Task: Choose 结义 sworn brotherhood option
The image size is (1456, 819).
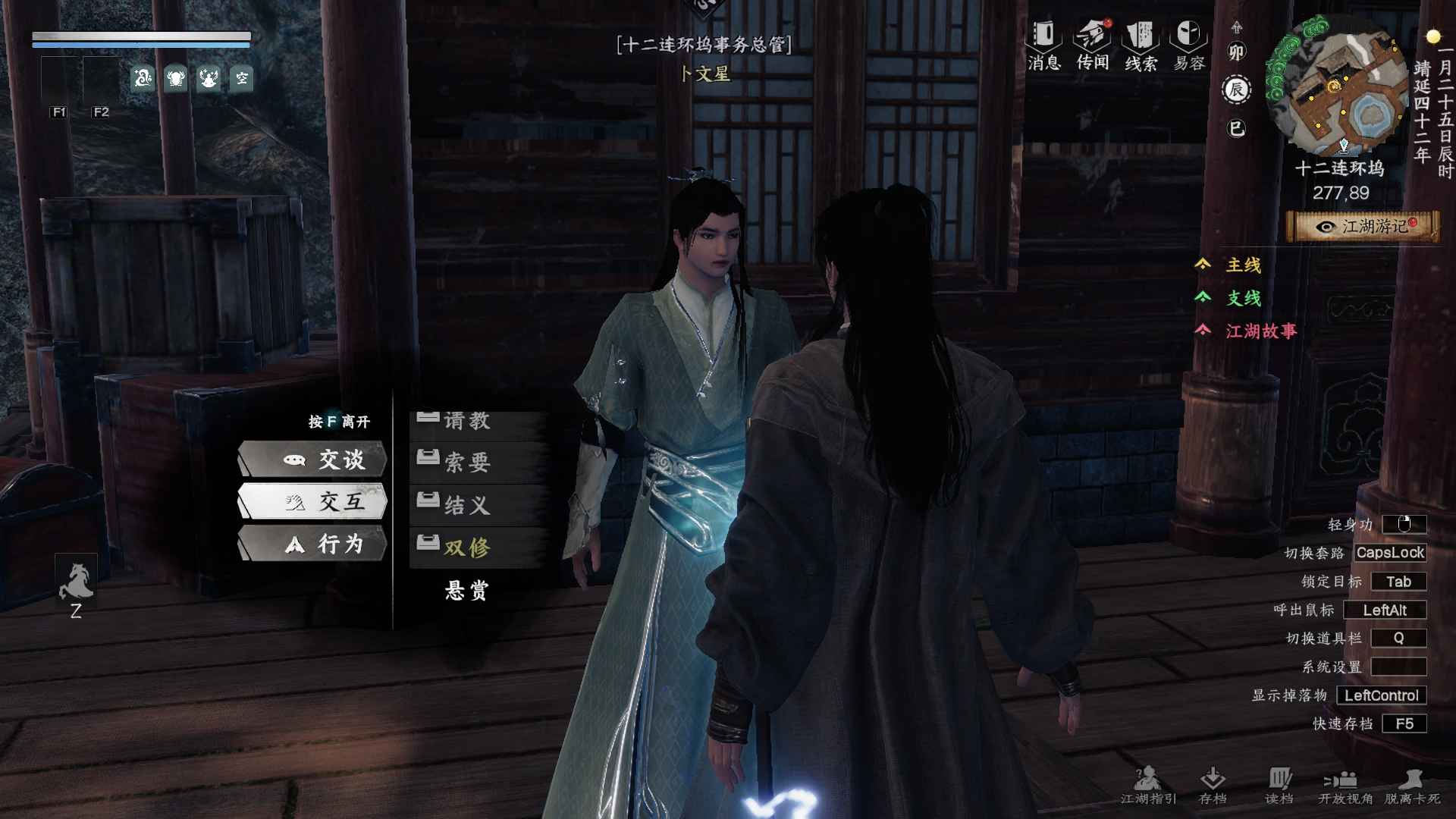Action: click(x=467, y=505)
